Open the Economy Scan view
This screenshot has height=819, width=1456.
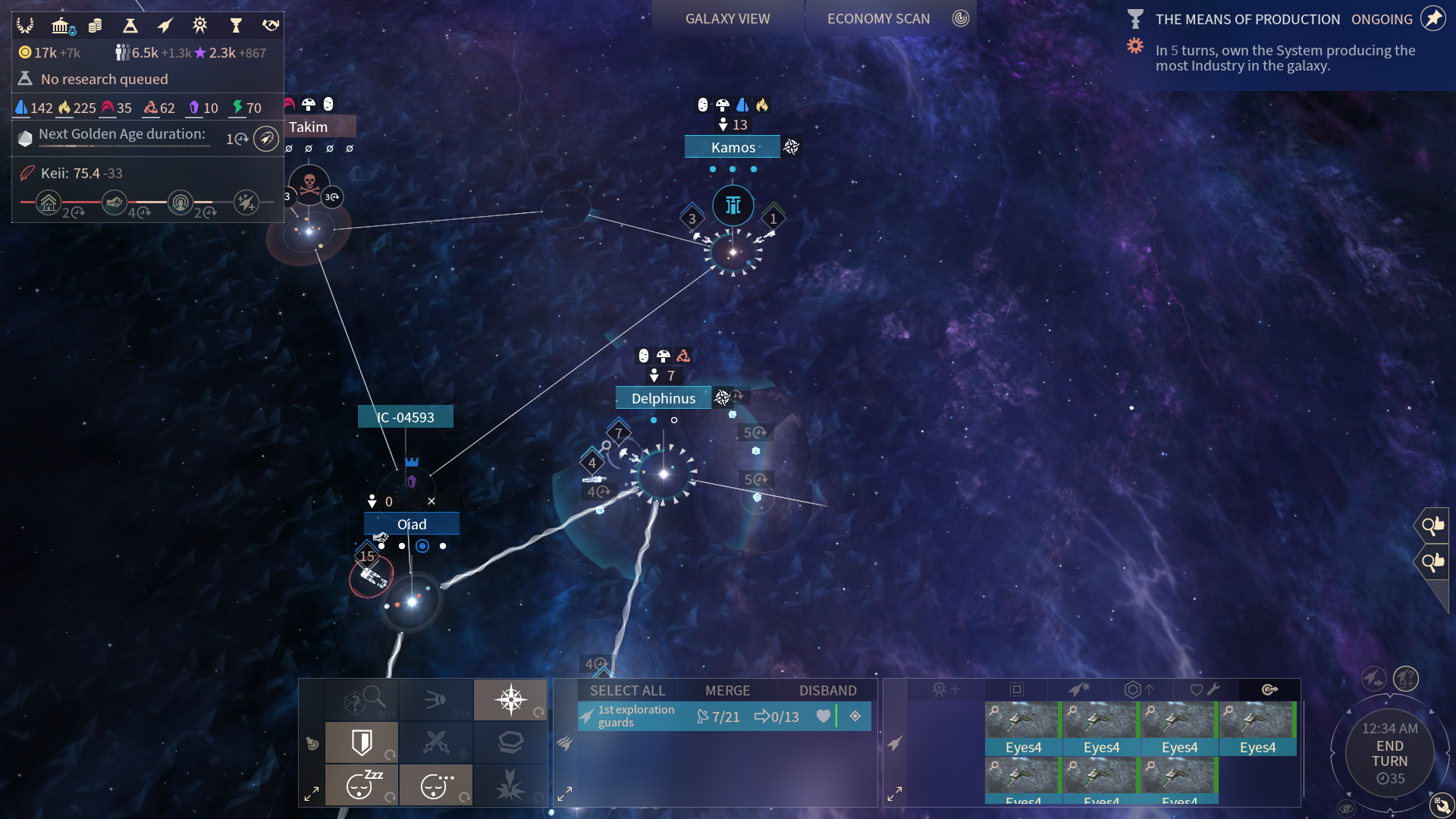point(878,19)
